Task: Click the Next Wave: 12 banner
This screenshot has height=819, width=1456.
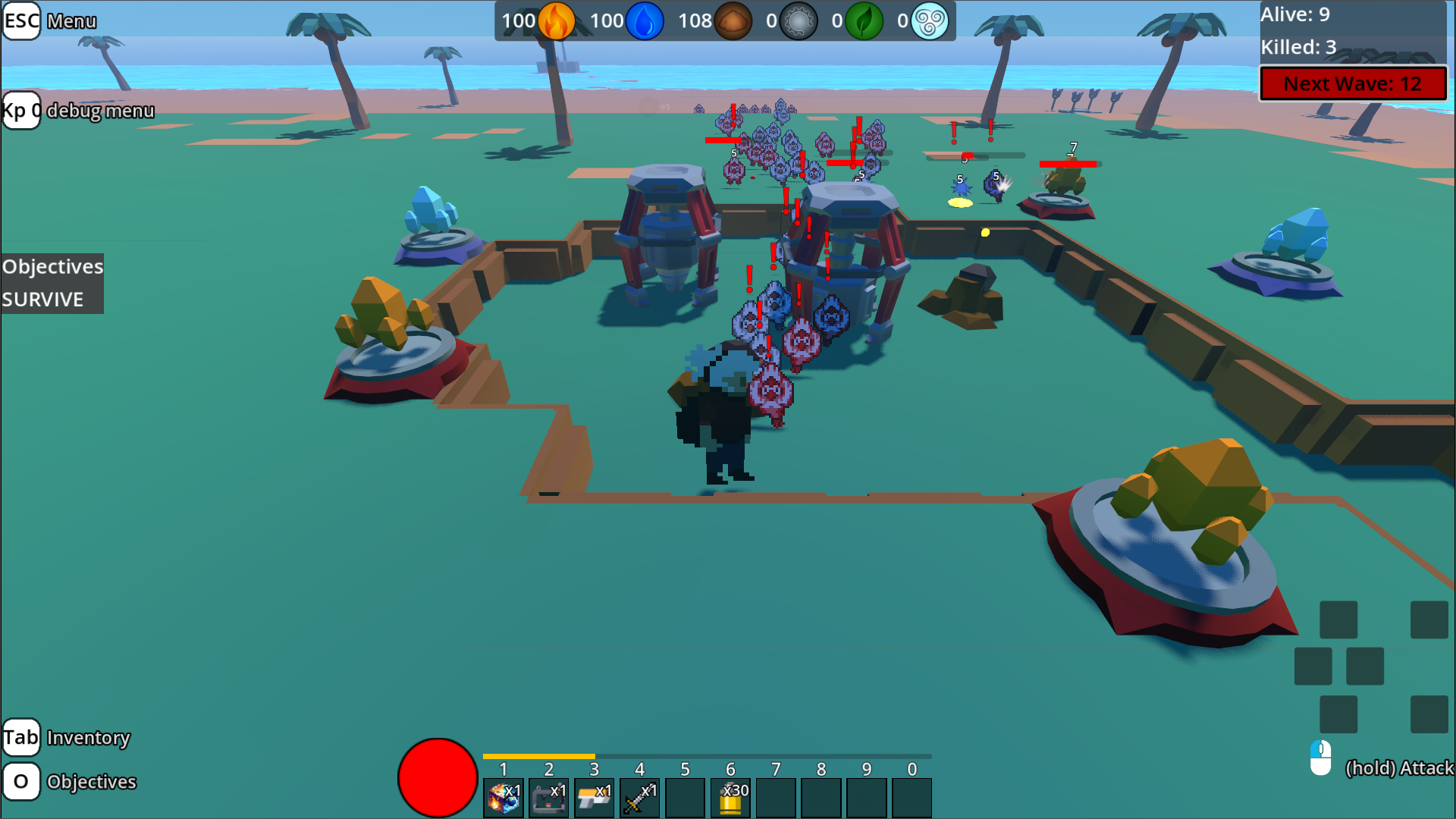Action: 1353,83
